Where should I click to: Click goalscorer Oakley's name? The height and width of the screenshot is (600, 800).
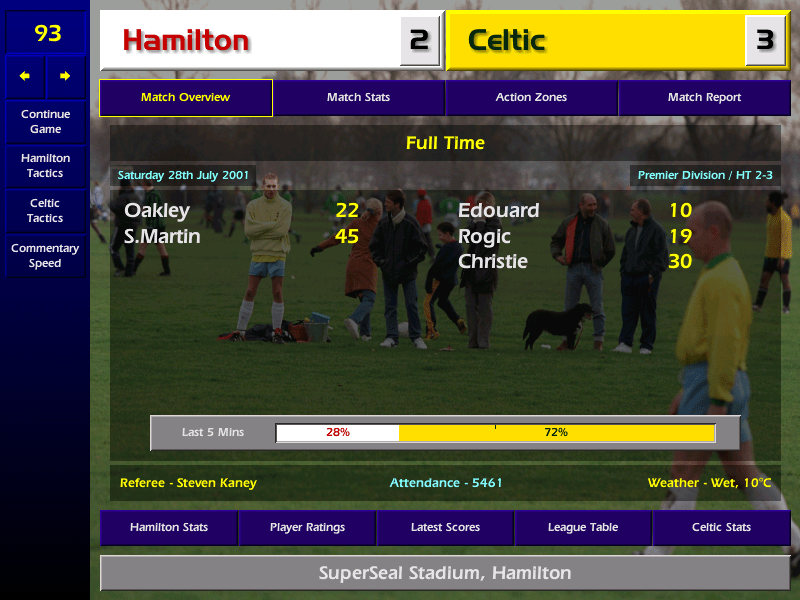157,210
